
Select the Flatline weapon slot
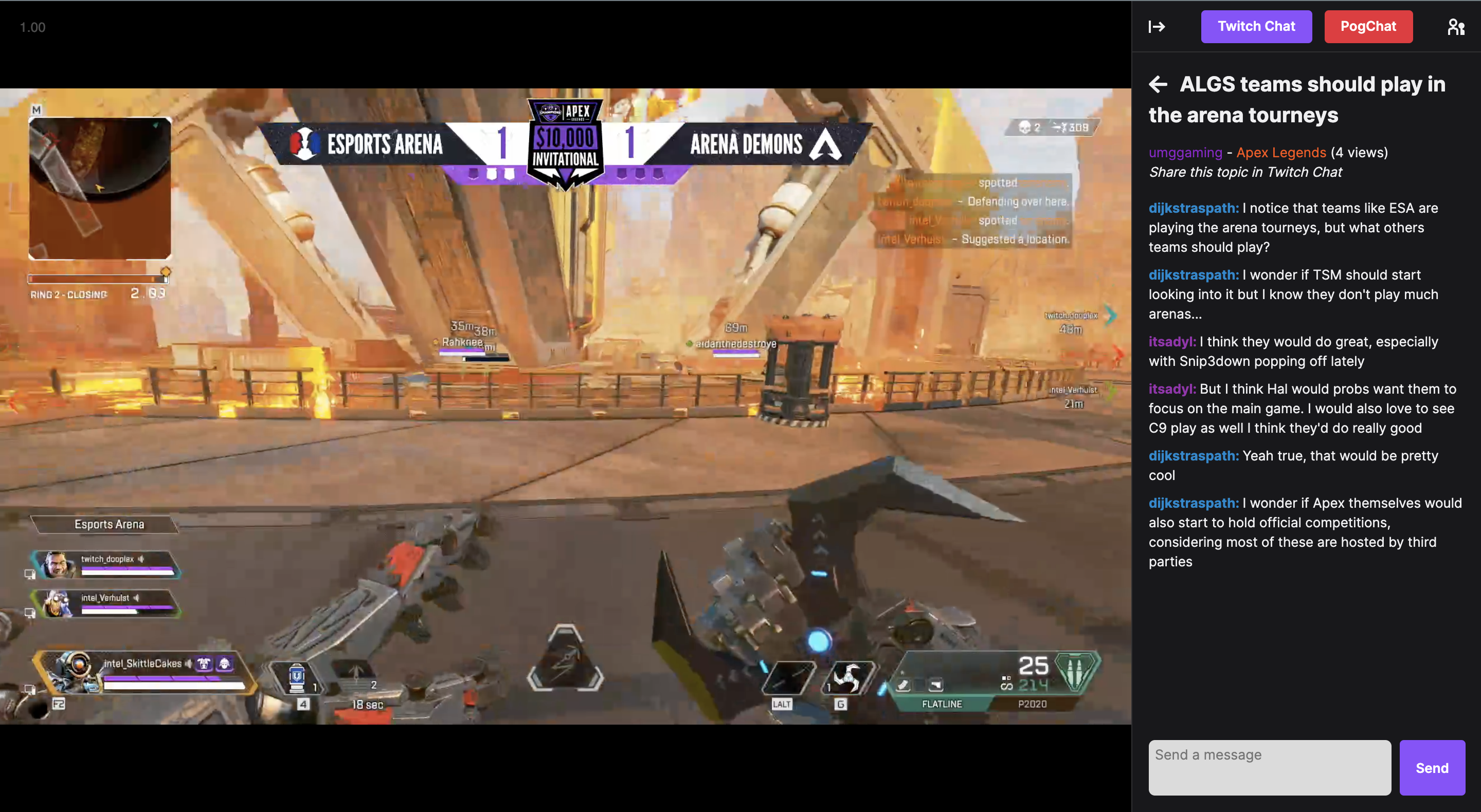(x=941, y=704)
